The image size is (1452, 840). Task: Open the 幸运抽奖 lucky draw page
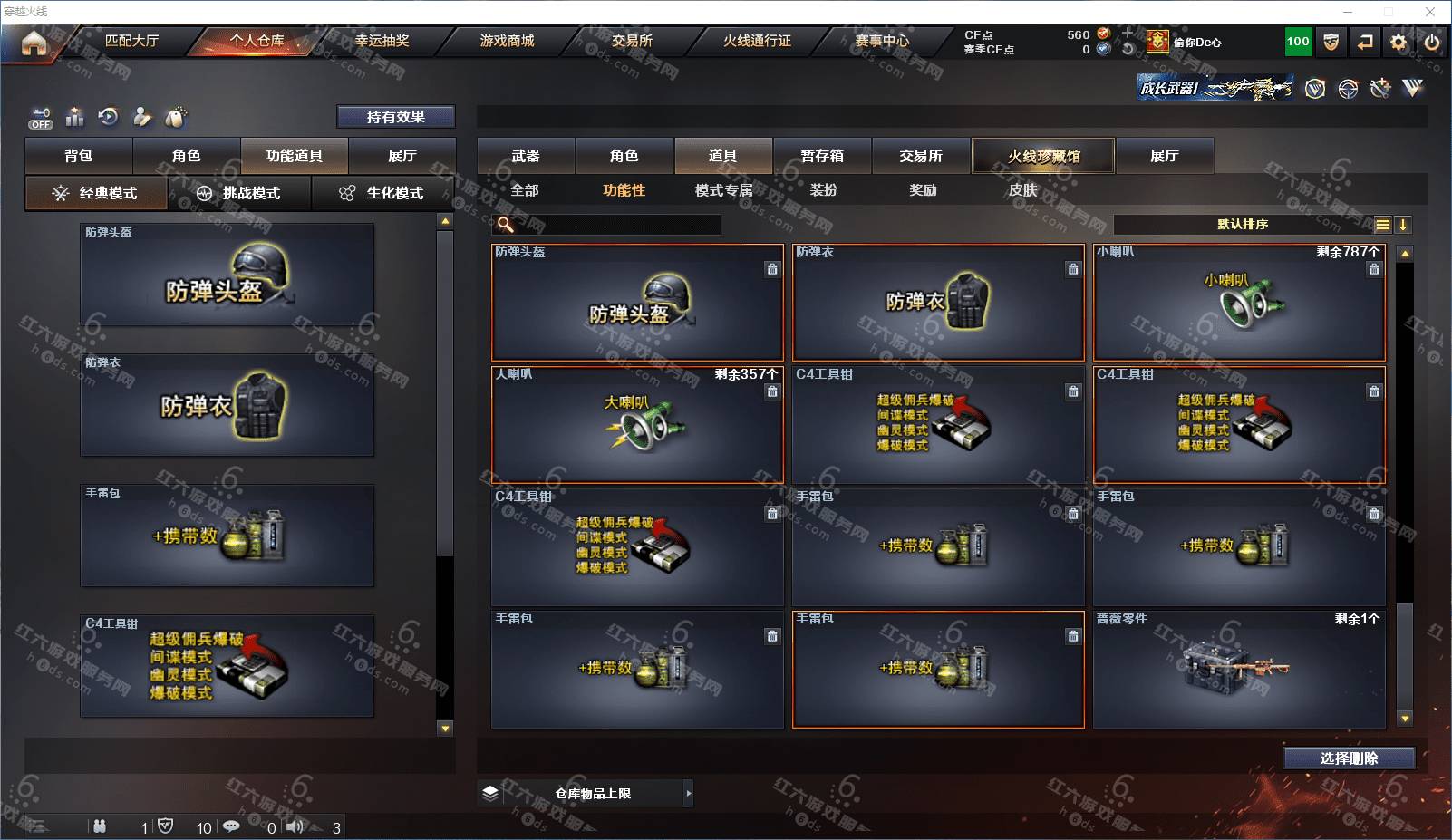coord(382,41)
